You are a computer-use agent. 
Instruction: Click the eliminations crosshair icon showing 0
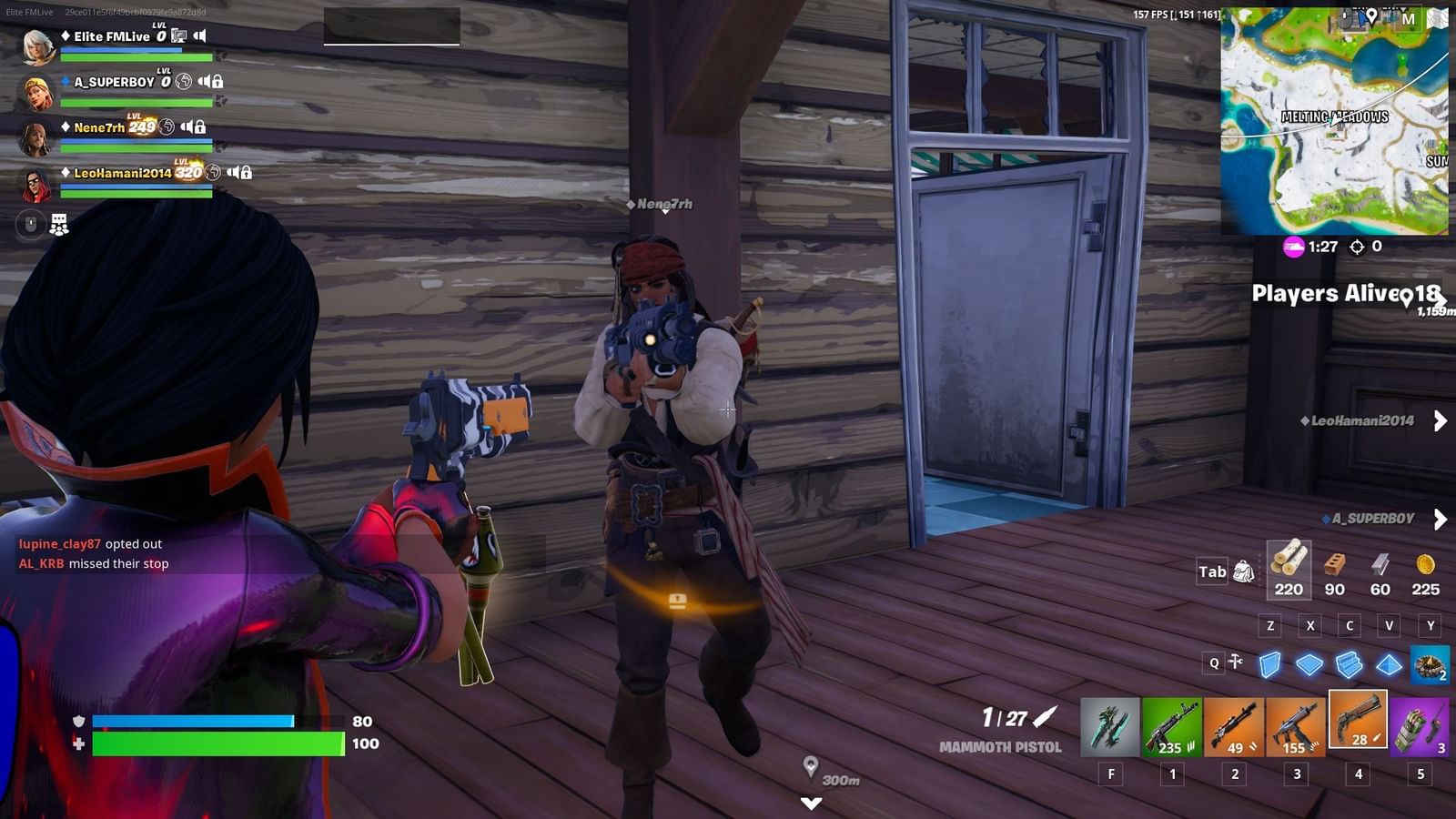tap(1356, 247)
